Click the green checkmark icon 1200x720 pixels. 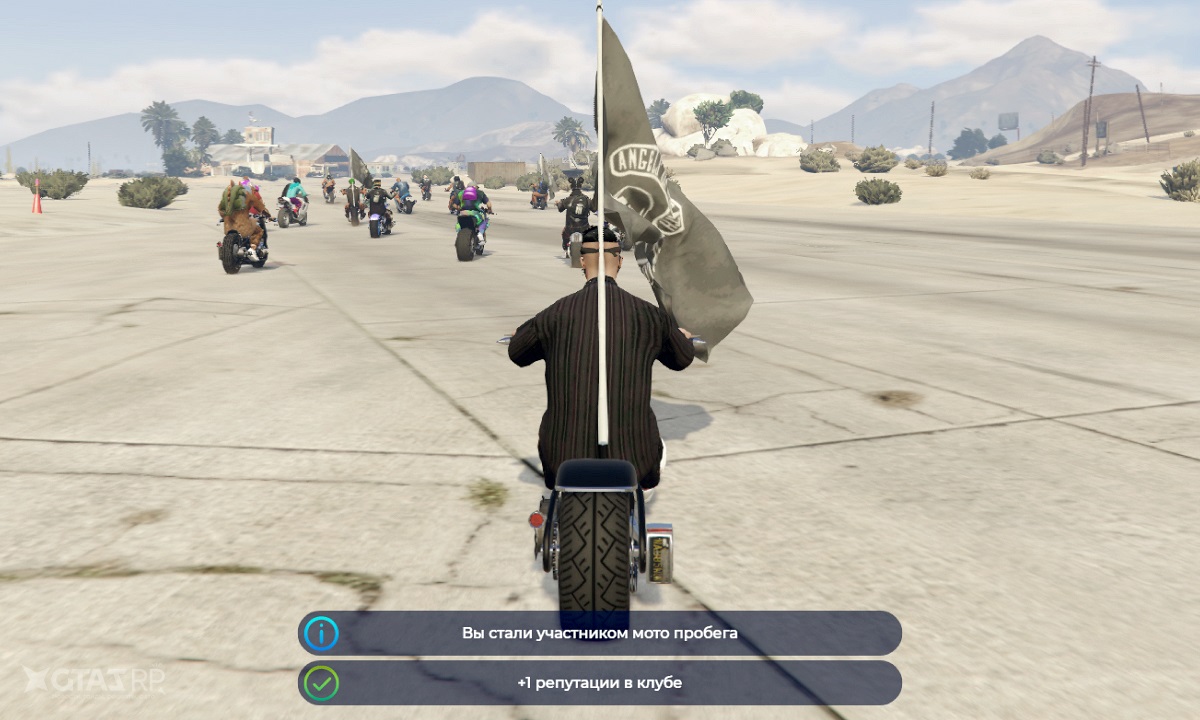click(x=322, y=683)
